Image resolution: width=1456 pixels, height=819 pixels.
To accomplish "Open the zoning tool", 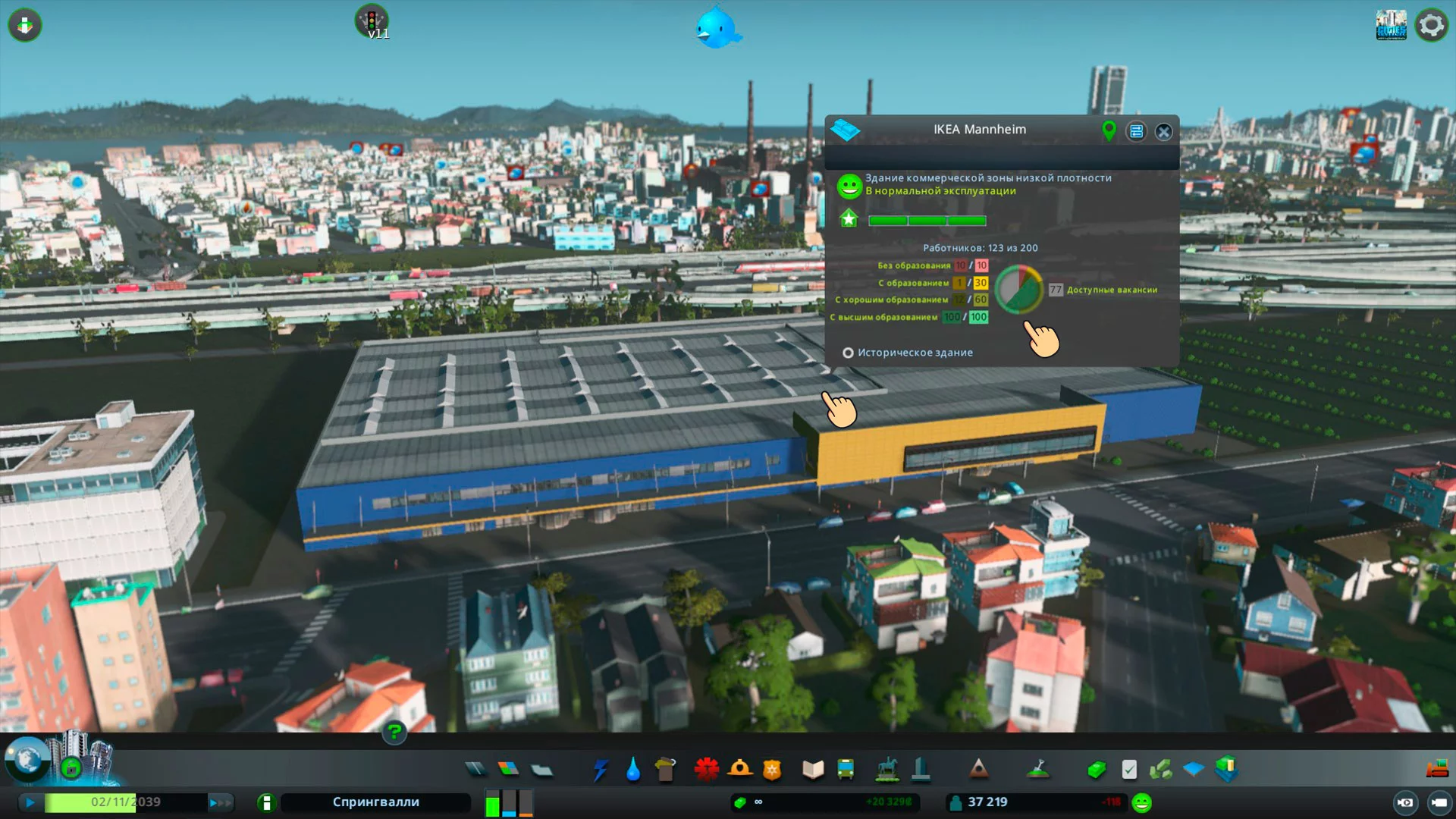I will click(x=508, y=770).
